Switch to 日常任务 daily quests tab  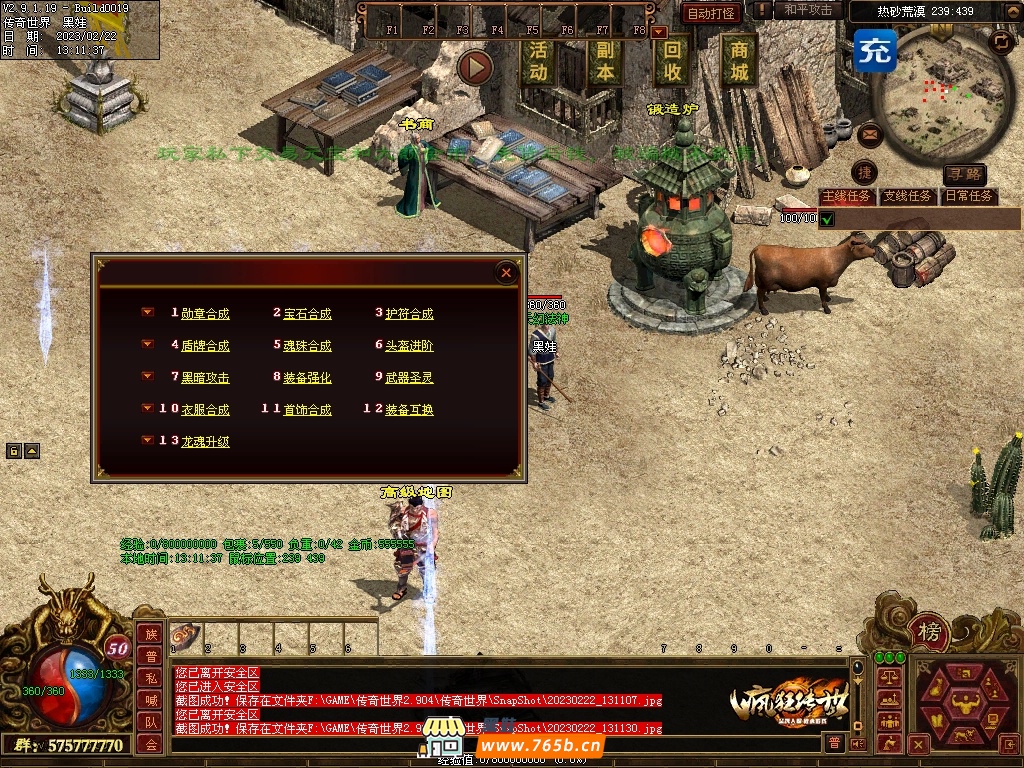969,196
